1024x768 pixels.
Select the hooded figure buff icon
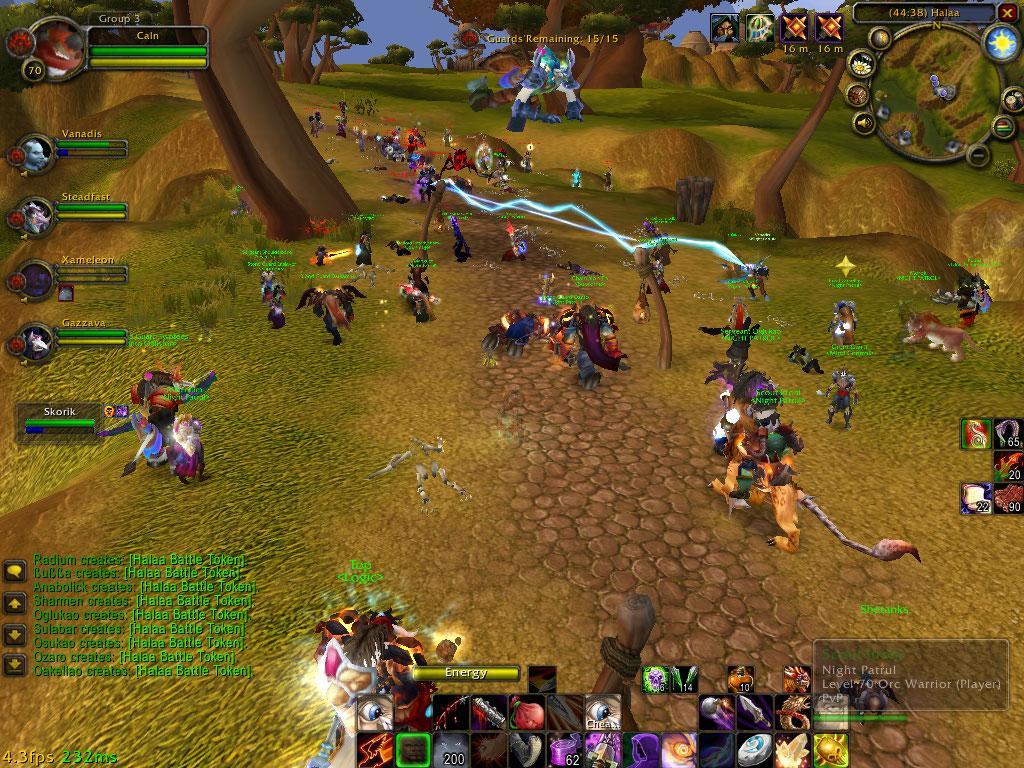725,28
